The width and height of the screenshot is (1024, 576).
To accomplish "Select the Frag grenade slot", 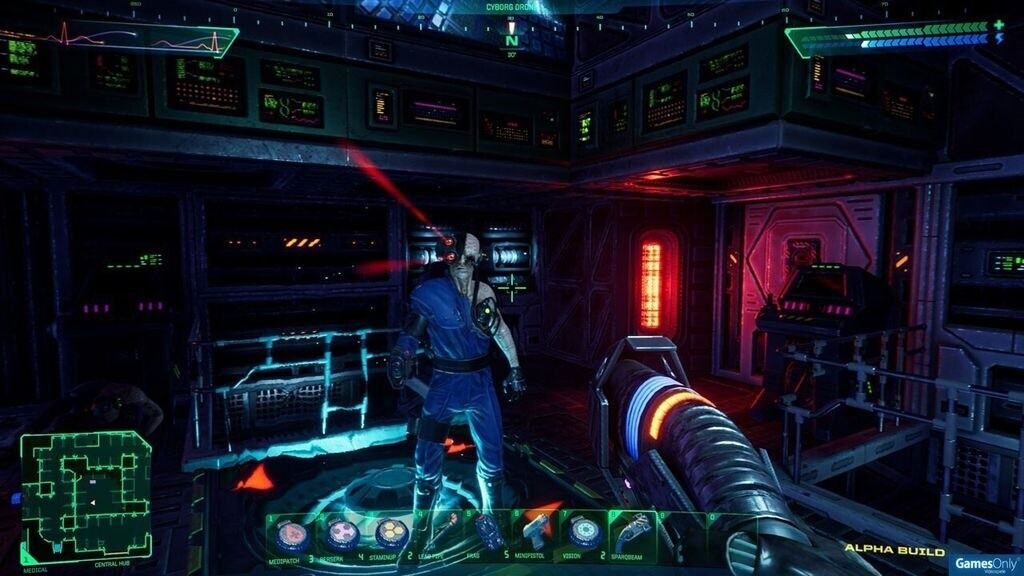I will coord(486,532).
